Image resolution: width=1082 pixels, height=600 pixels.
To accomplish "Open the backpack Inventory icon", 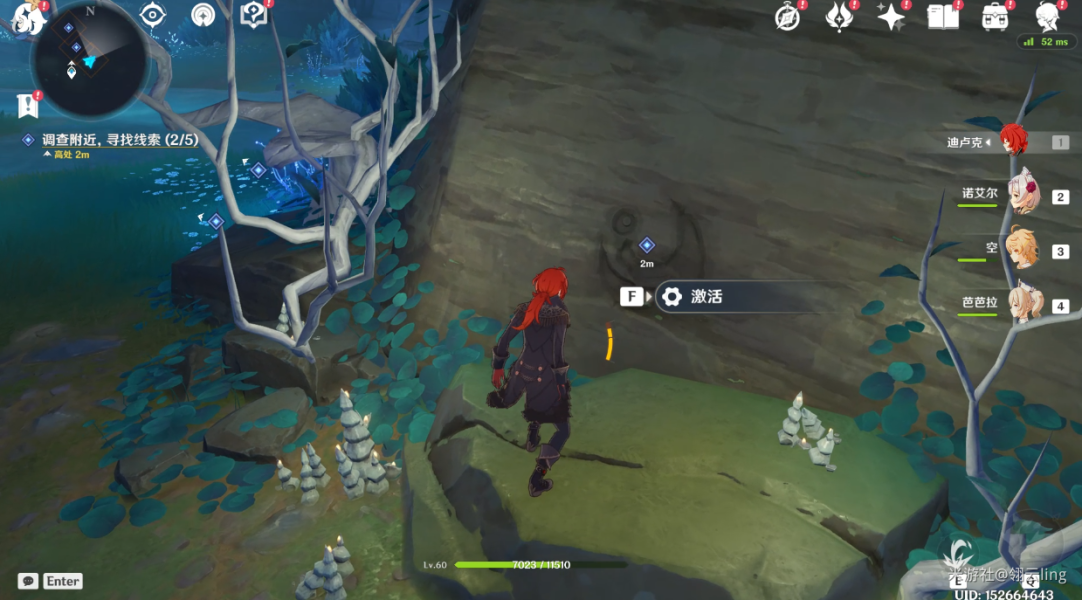I will 994,16.
